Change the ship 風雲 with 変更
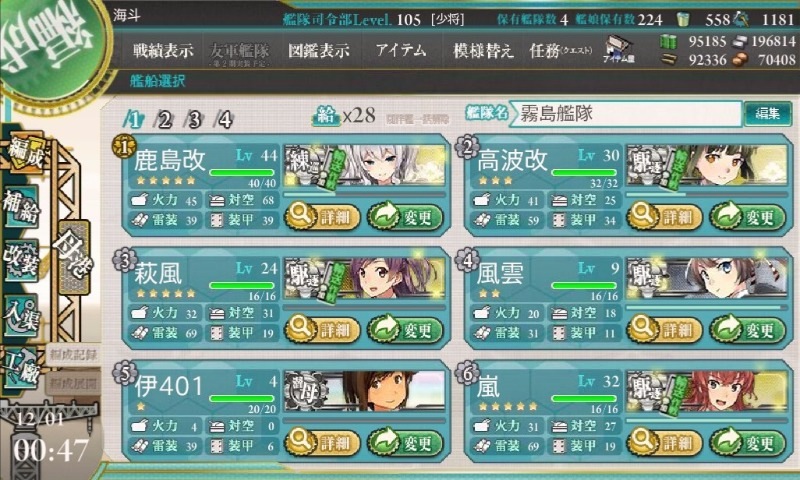The image size is (800, 480). click(741, 328)
